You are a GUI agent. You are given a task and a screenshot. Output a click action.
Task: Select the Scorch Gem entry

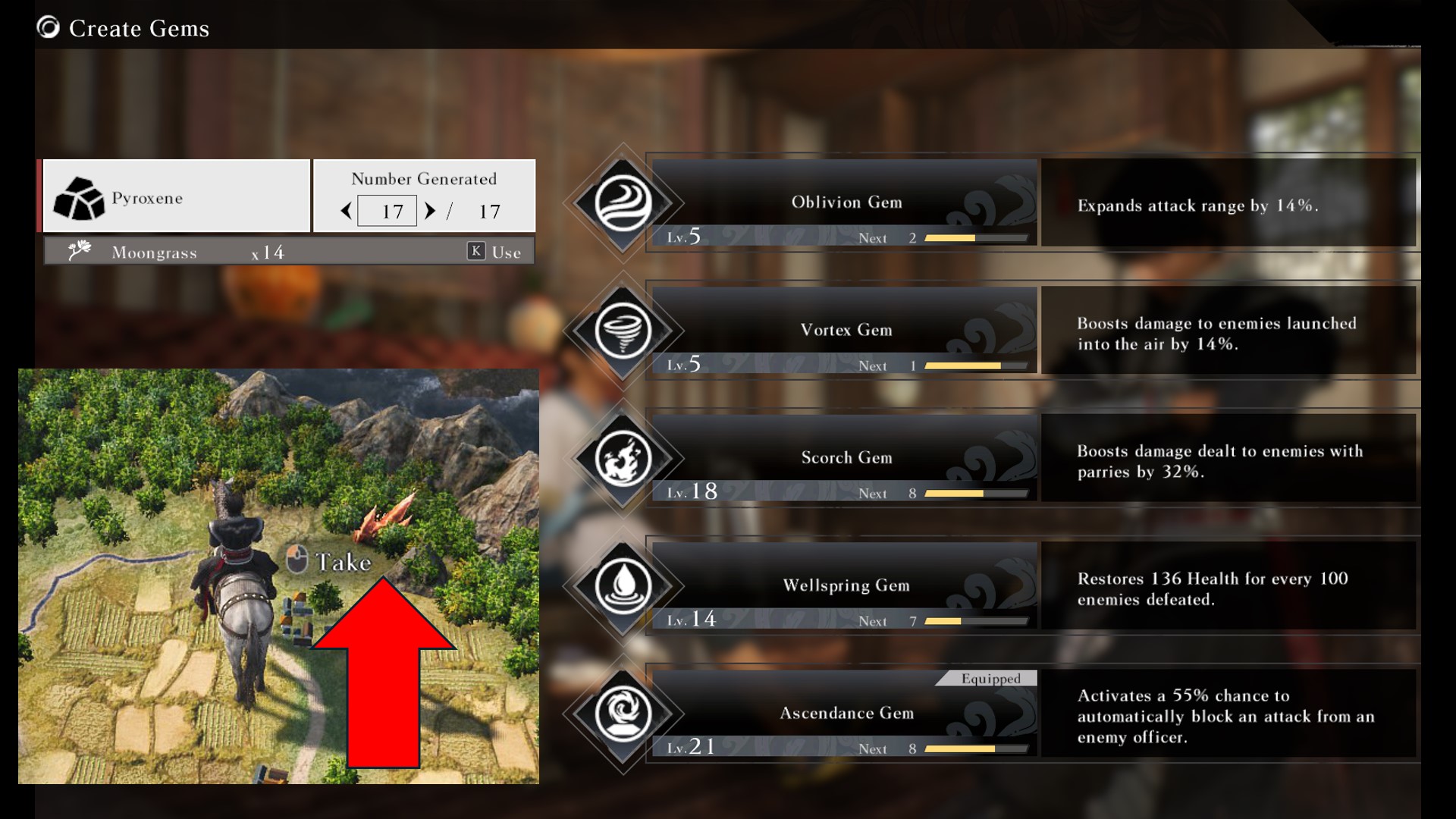[x=845, y=457]
